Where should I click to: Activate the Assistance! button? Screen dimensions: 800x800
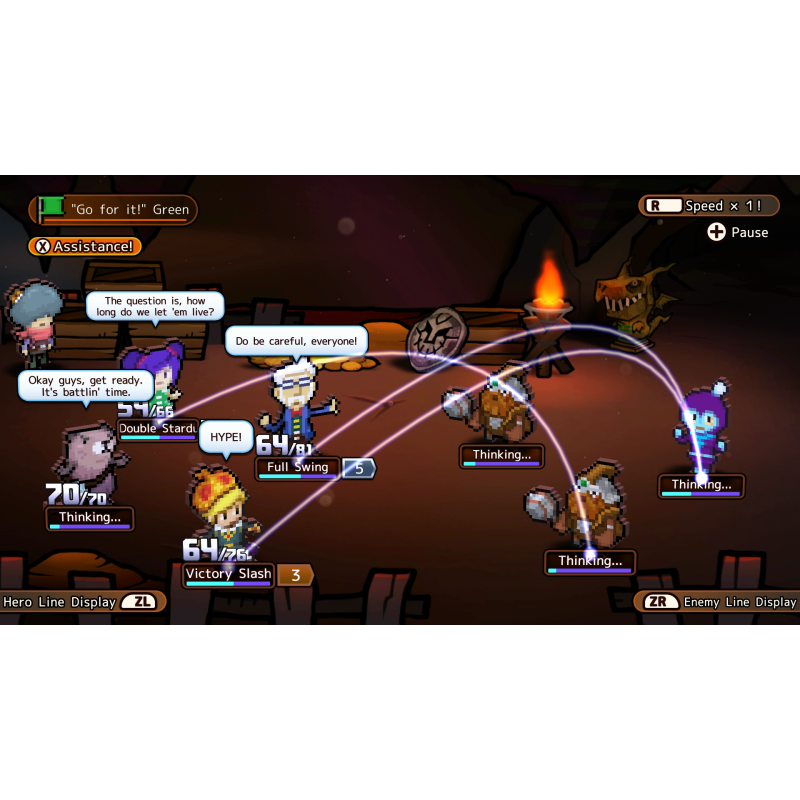(x=84, y=246)
